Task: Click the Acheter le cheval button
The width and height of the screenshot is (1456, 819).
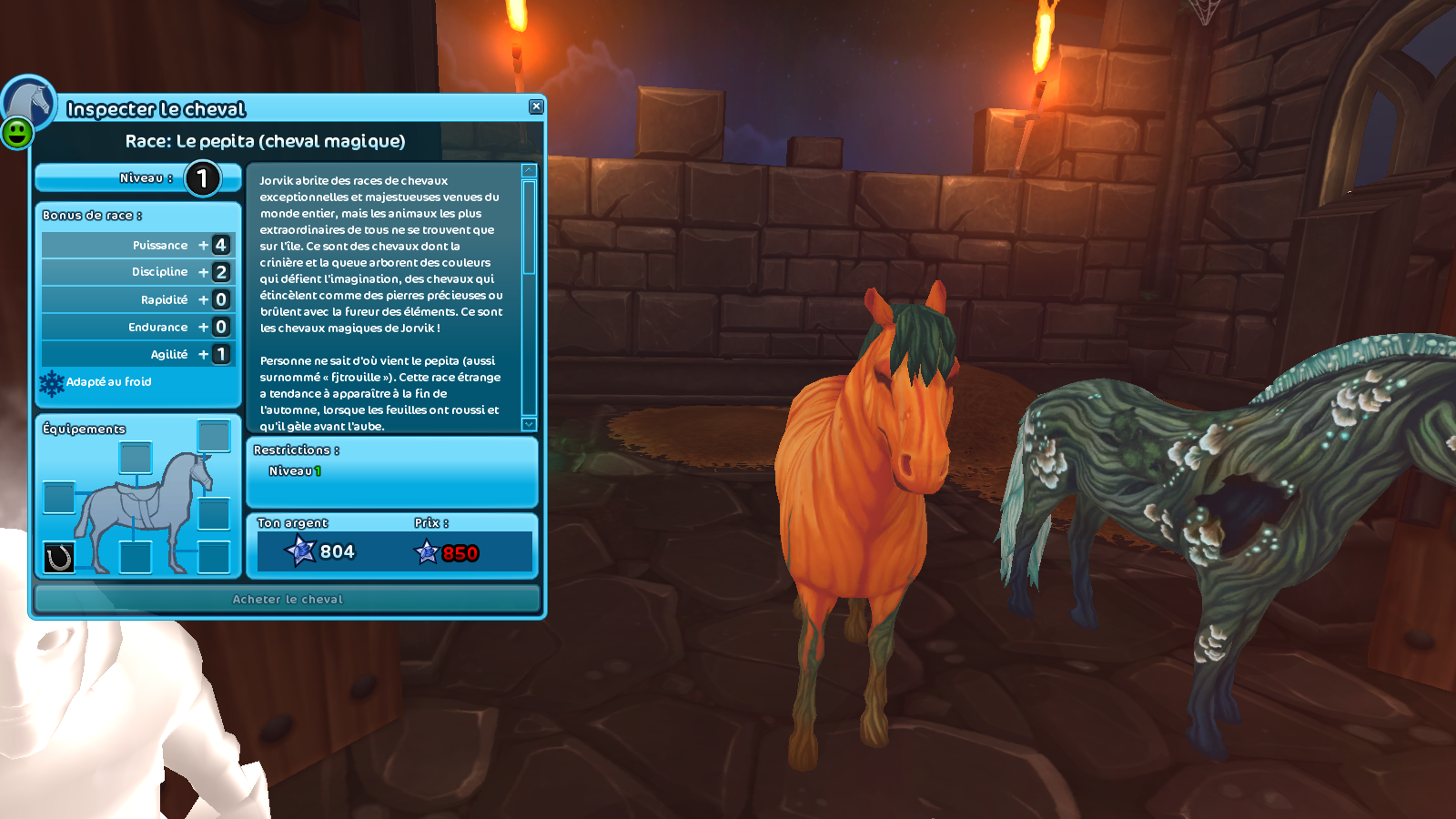Action: [x=288, y=599]
